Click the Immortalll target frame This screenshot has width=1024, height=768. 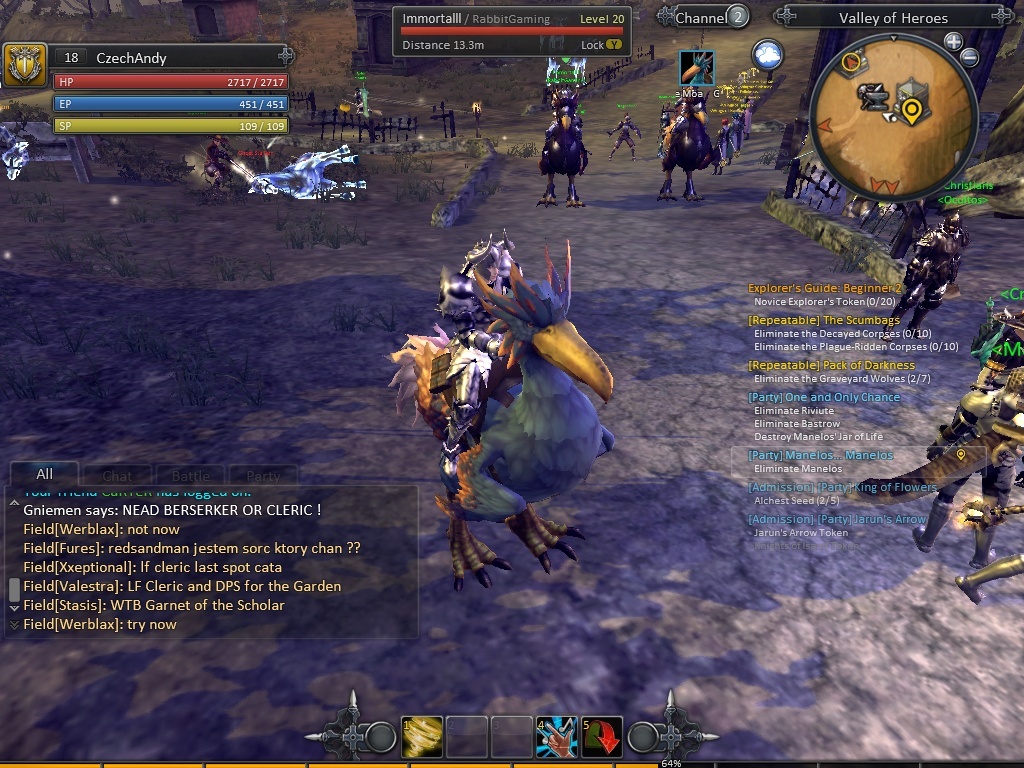(511, 31)
